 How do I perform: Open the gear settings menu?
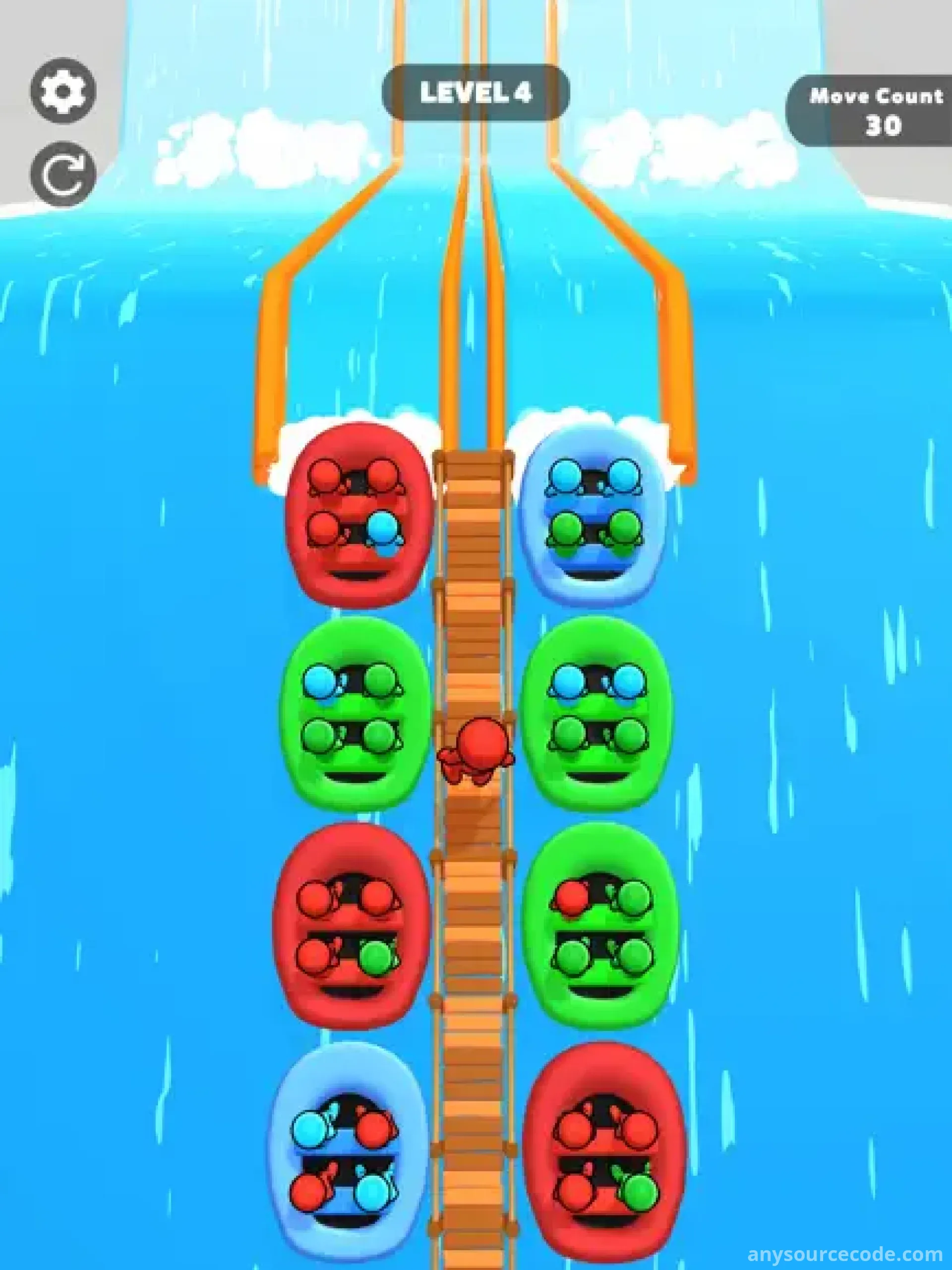tap(62, 91)
